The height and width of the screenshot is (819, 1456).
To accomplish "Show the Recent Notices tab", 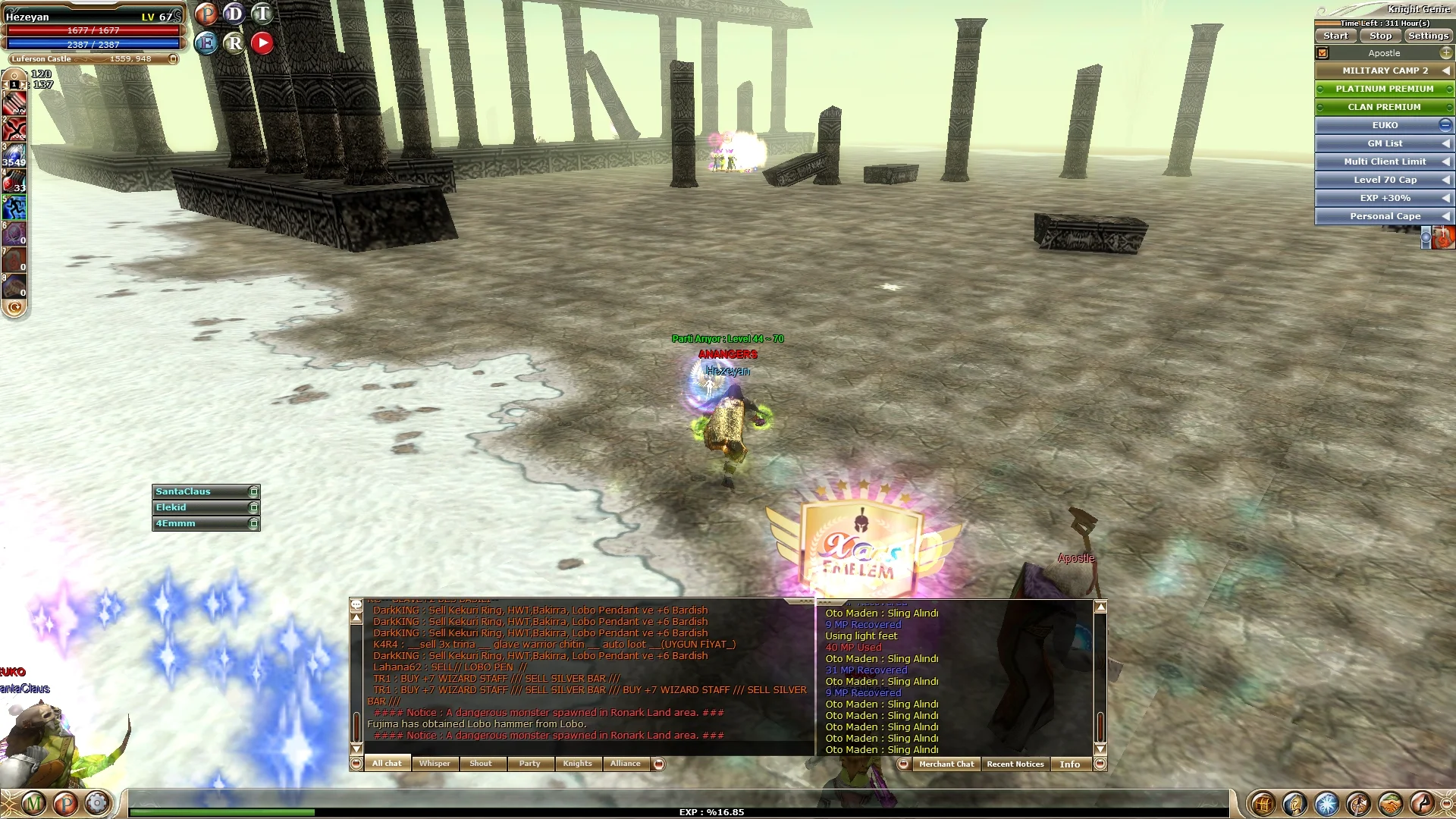I will point(1015,764).
